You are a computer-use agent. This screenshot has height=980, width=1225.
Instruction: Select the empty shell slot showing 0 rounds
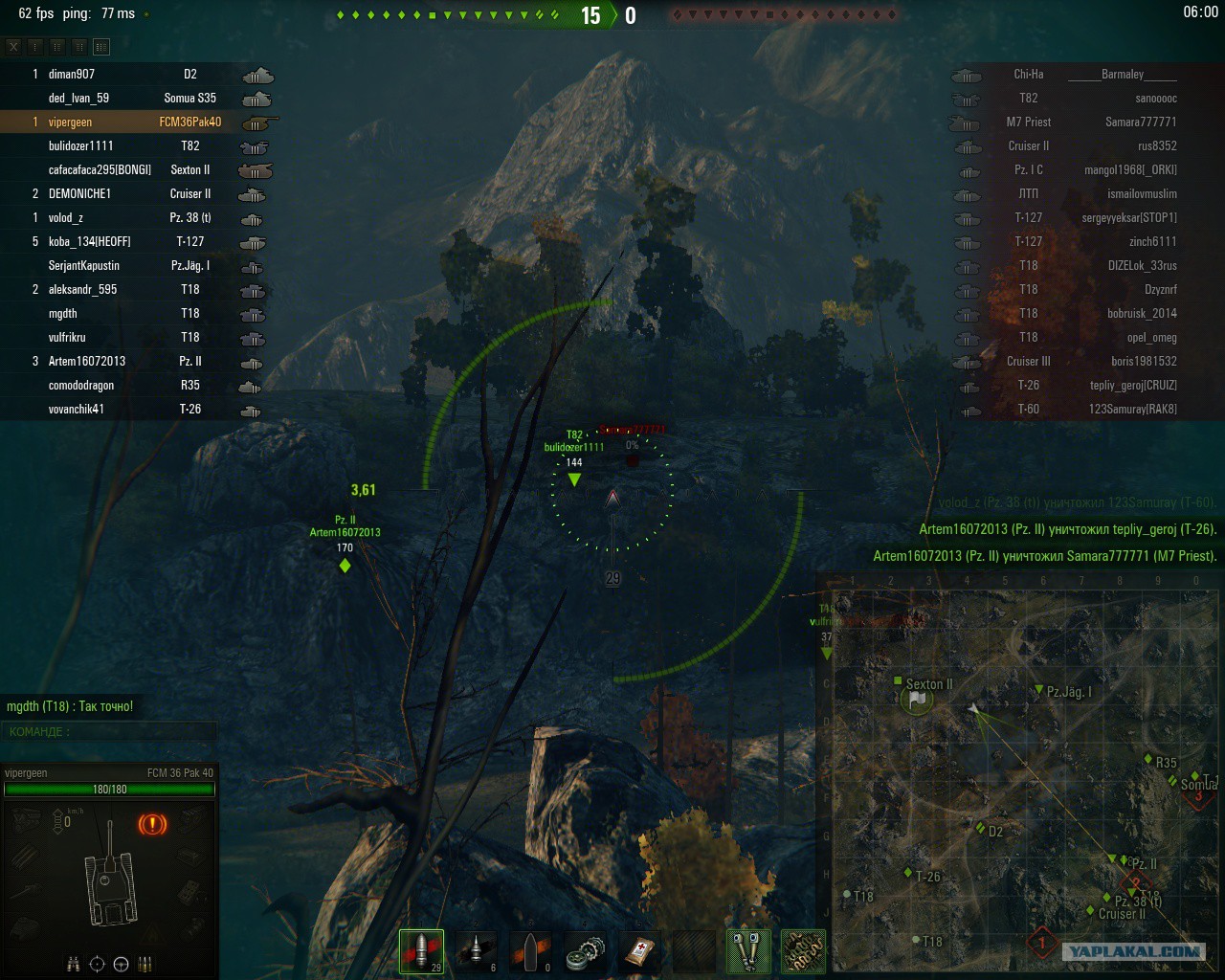[530, 950]
